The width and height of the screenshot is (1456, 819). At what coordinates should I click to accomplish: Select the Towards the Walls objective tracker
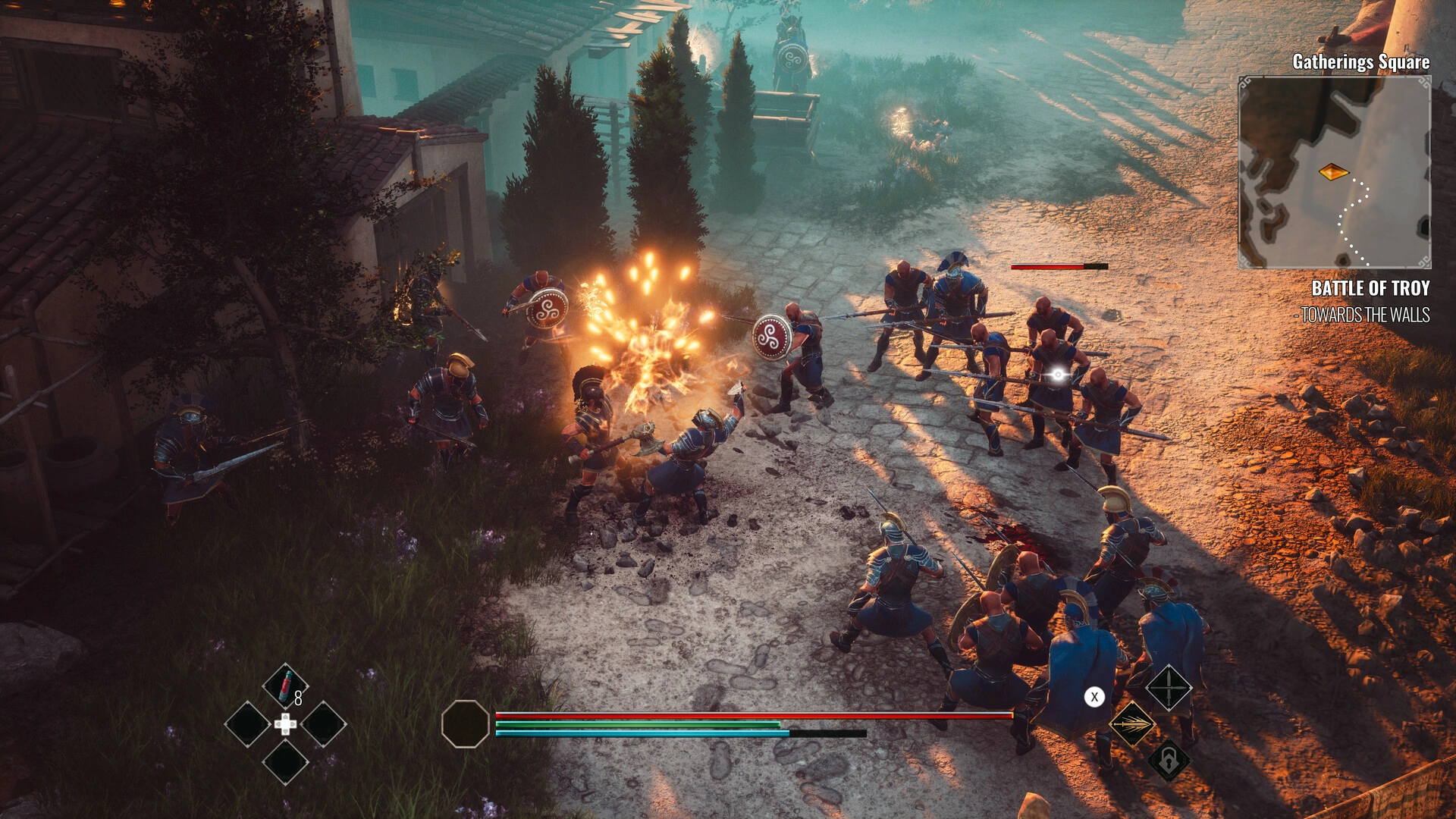(1365, 315)
